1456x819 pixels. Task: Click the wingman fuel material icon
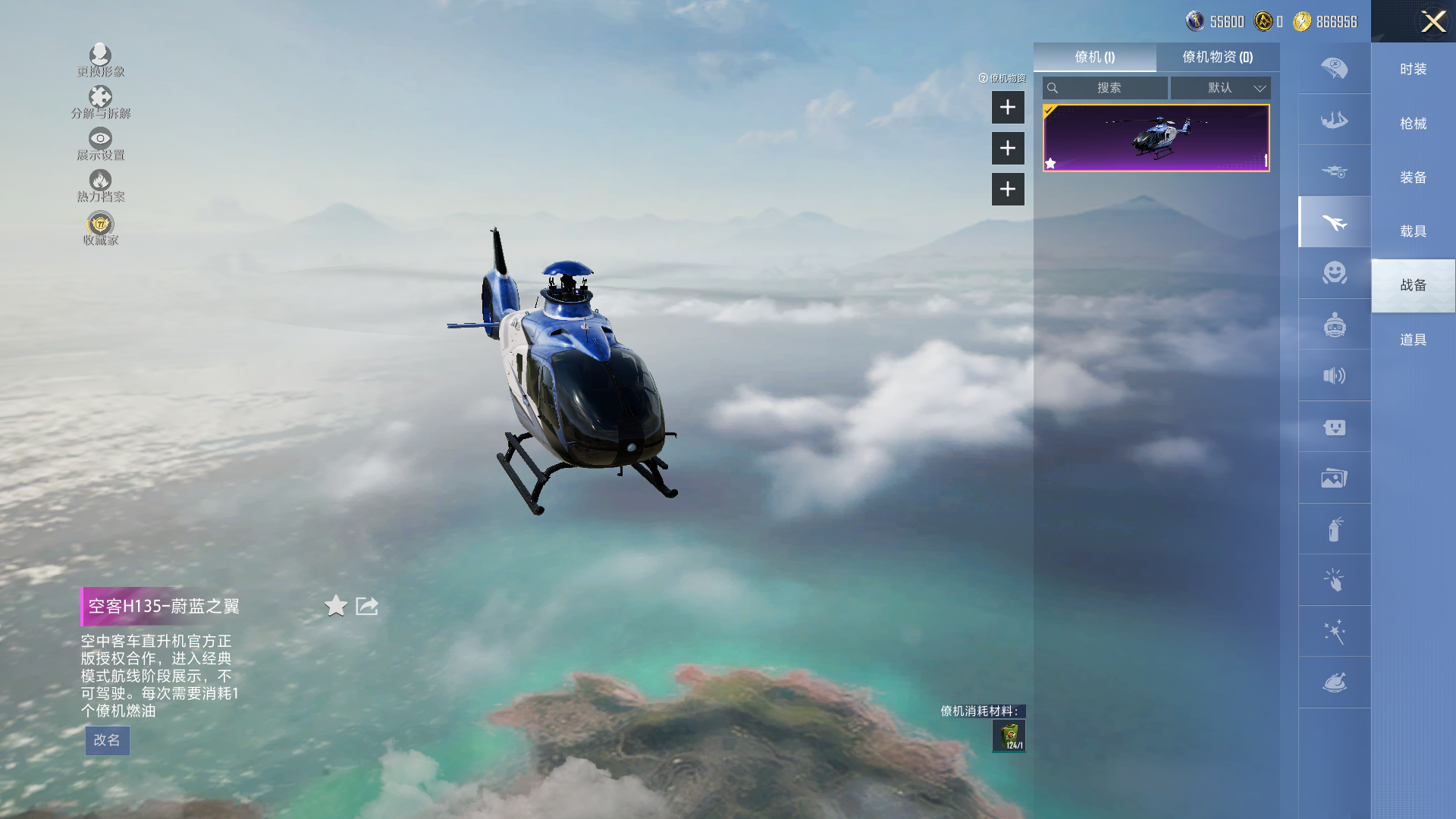tap(1009, 736)
